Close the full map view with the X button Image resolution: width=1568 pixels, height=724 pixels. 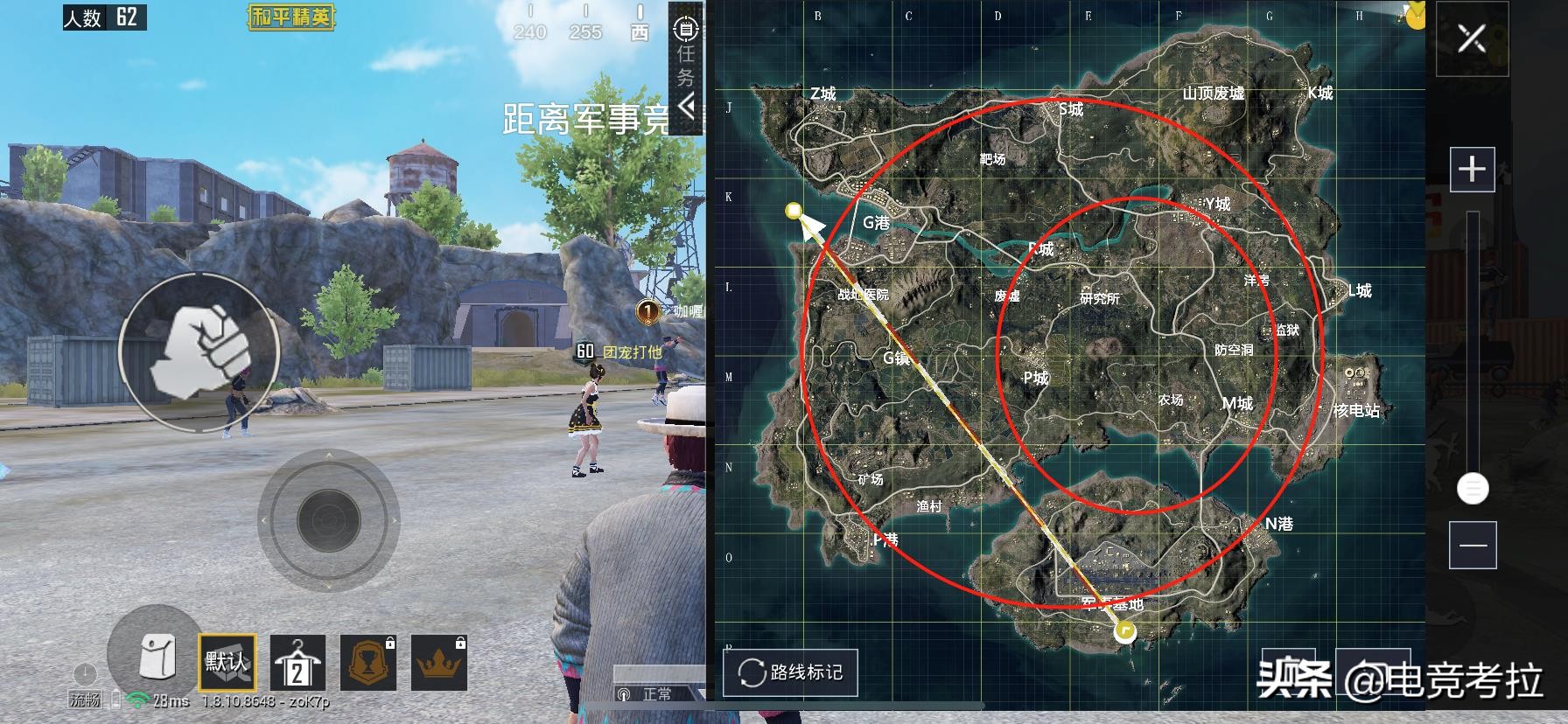pos(1473,39)
